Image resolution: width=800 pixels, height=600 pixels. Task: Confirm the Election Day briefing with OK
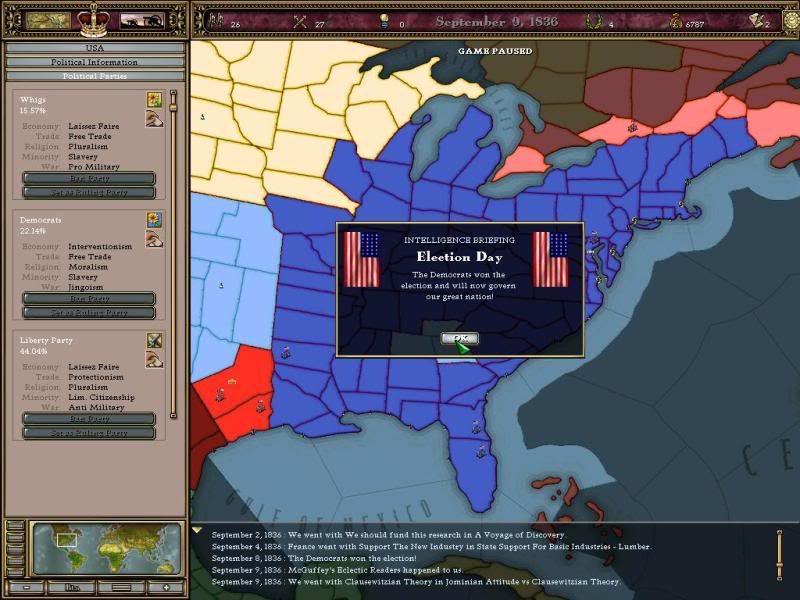[459, 339]
